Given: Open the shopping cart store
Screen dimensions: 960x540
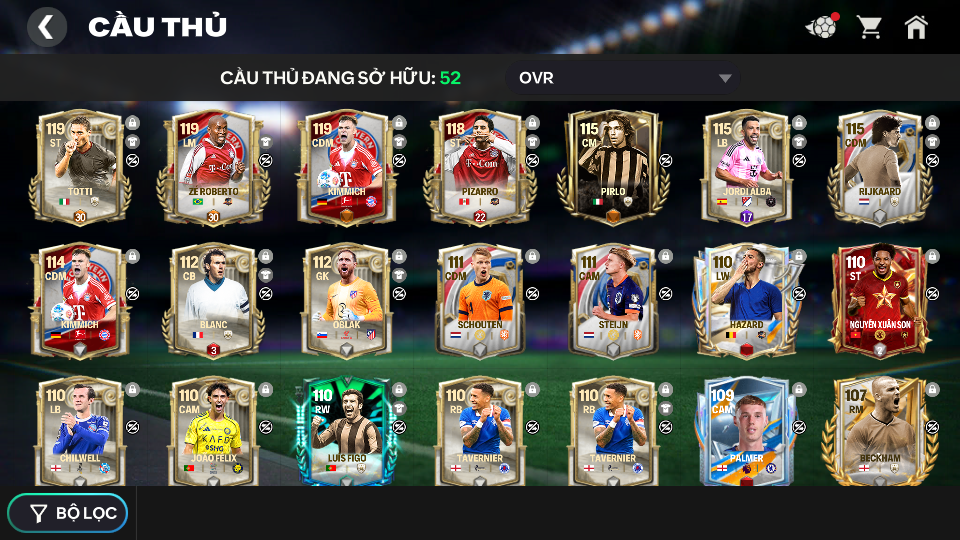Looking at the screenshot, I should pyautogui.click(x=869, y=27).
